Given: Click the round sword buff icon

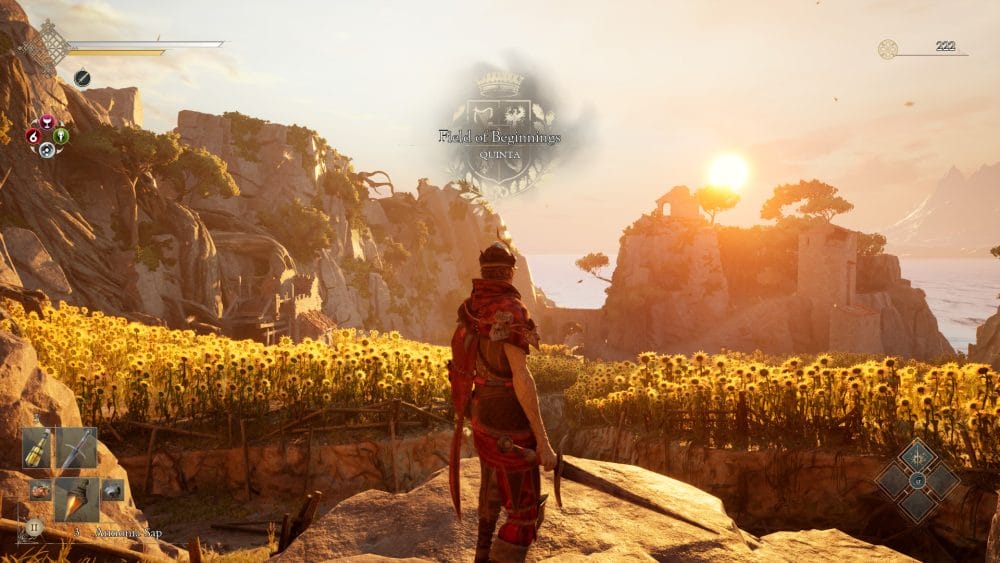Looking at the screenshot, I should pos(82,78).
